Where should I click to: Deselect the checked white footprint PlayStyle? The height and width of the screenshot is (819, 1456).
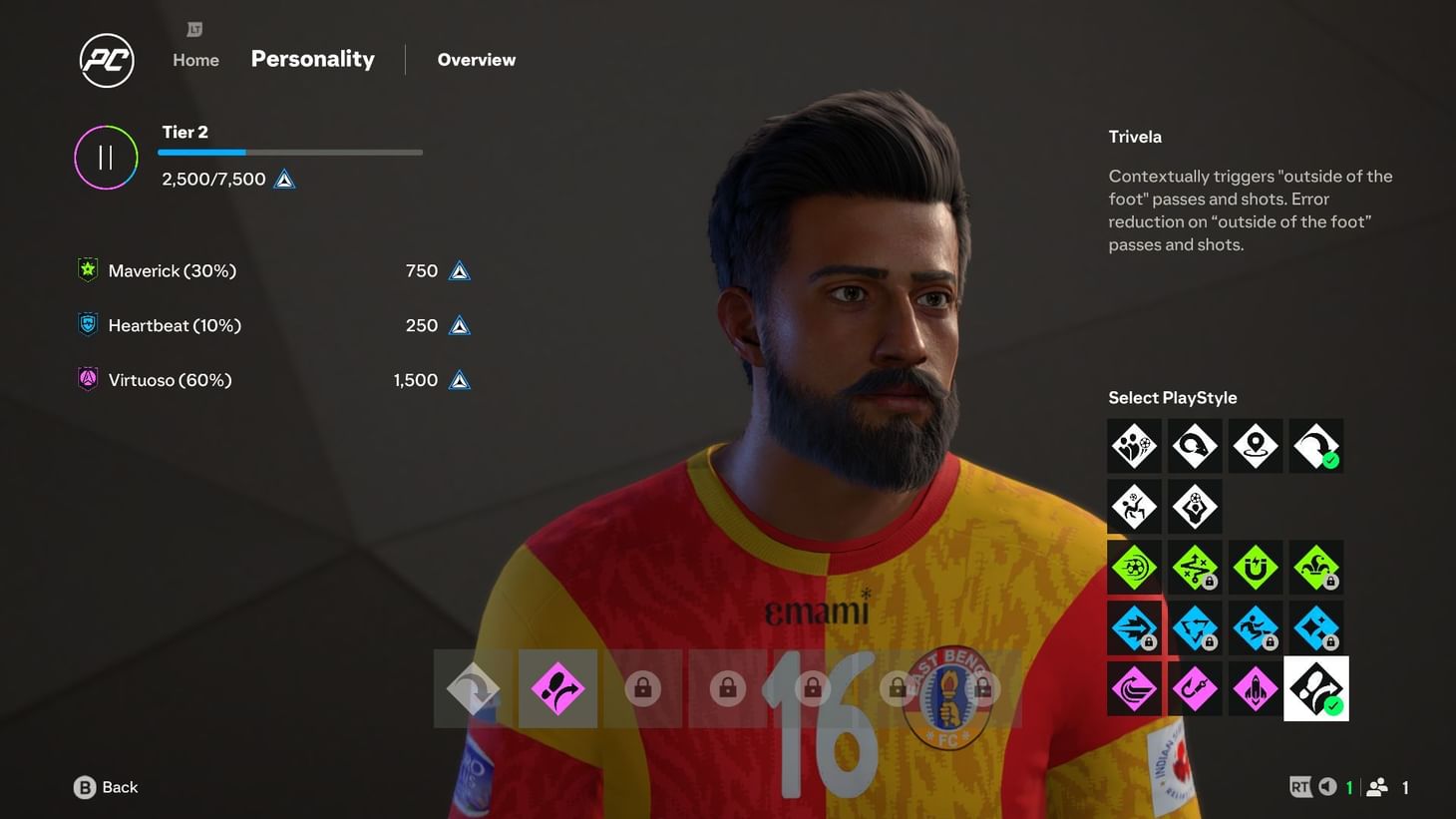tap(1316, 688)
